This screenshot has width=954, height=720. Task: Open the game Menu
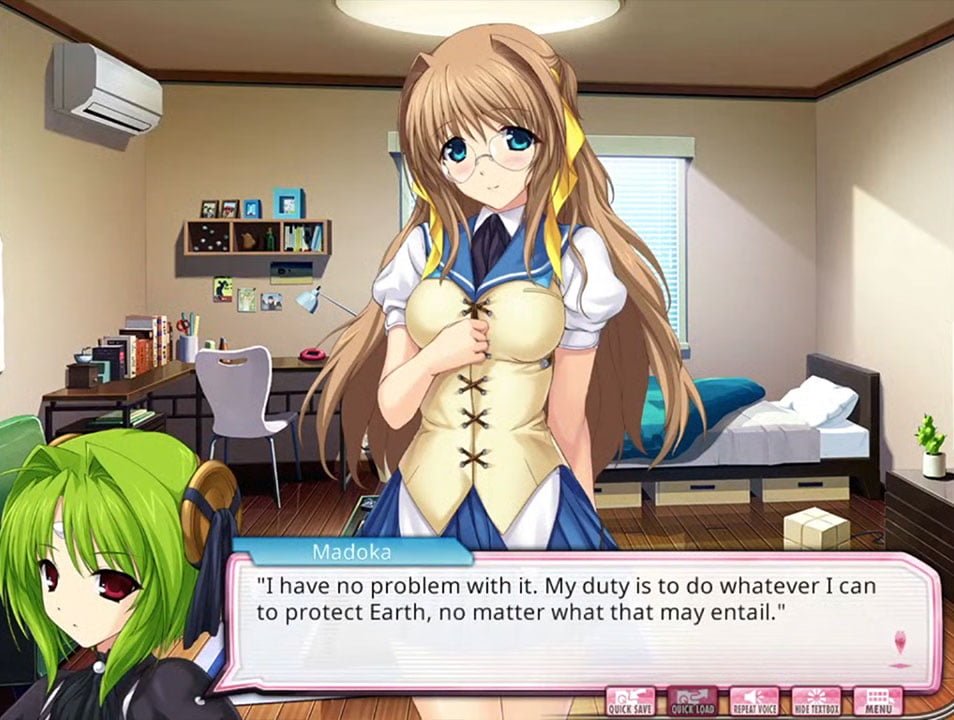tap(878, 701)
